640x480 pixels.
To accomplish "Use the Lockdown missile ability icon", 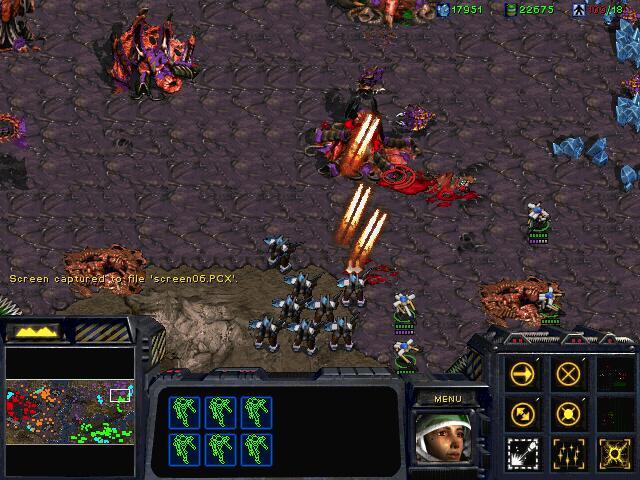I will pos(523,452).
